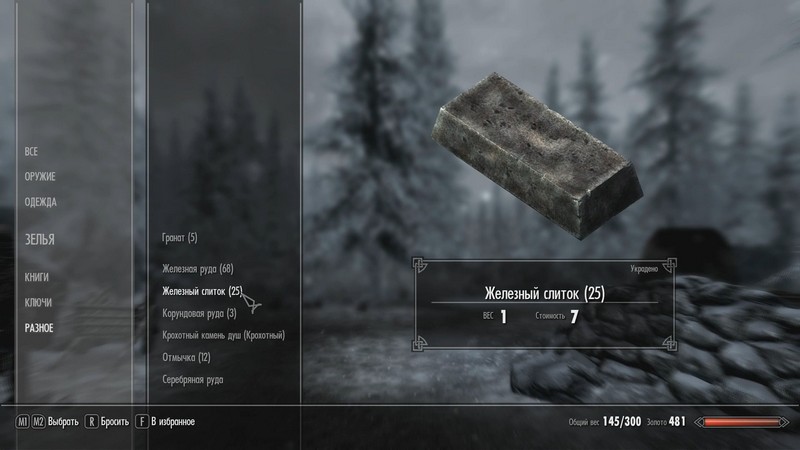The image size is (800, 450).
Task: Click the Железный слиток (25) list entry
Action: (x=202, y=291)
